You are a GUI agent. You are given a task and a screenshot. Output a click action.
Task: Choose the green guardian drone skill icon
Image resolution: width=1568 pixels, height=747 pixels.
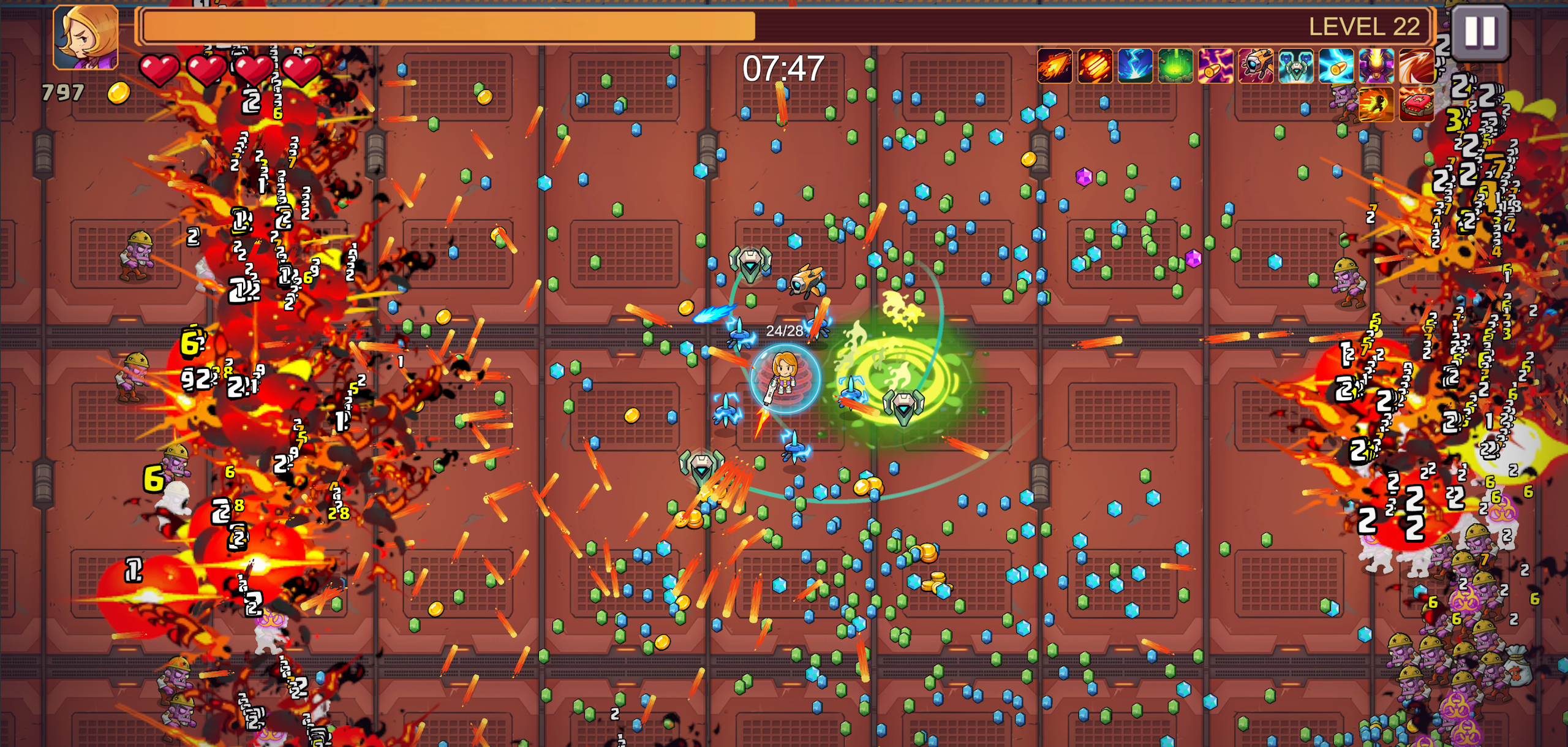(1296, 66)
